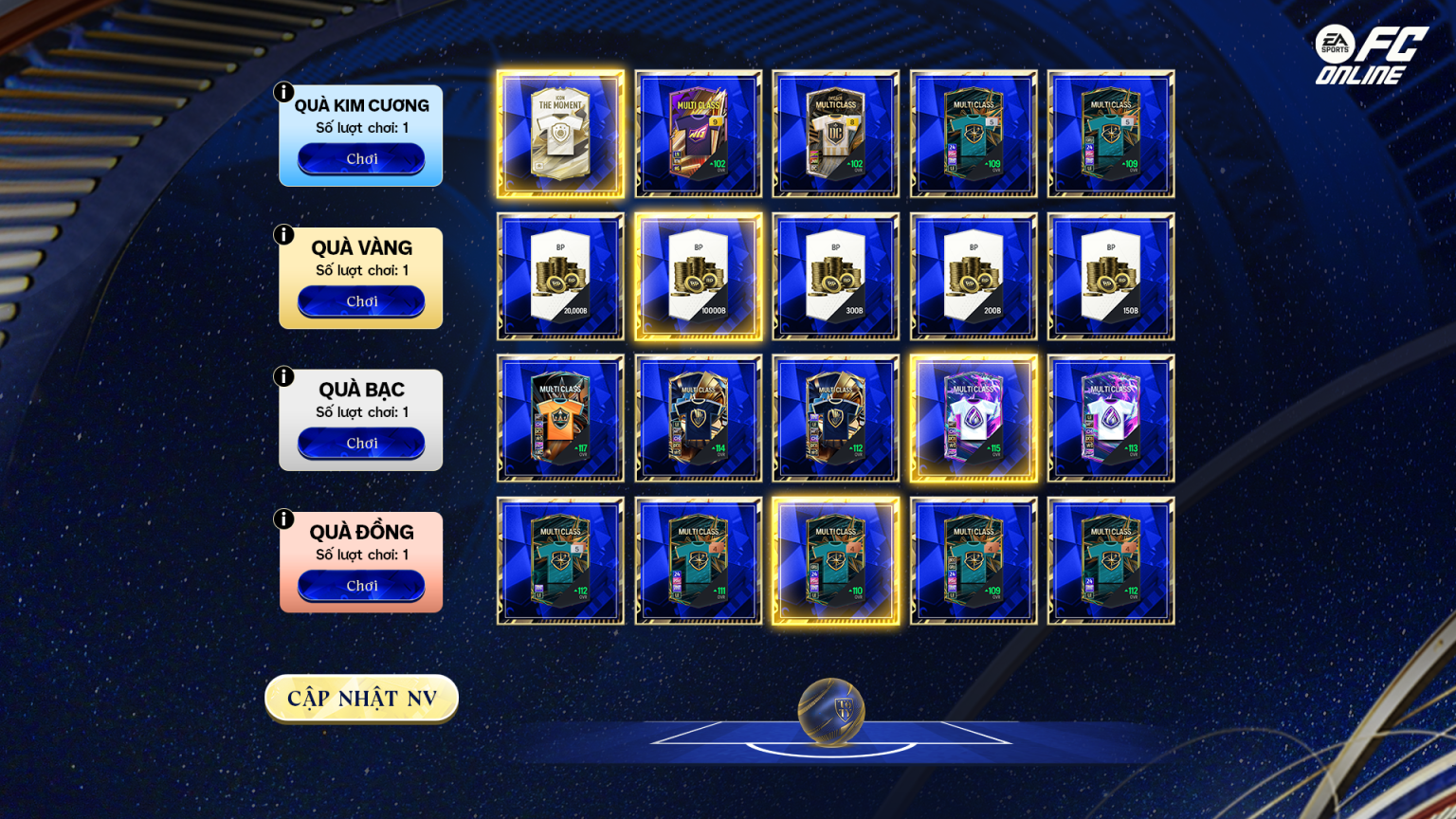Click the highlighted +110 bronze reward card

point(834,559)
